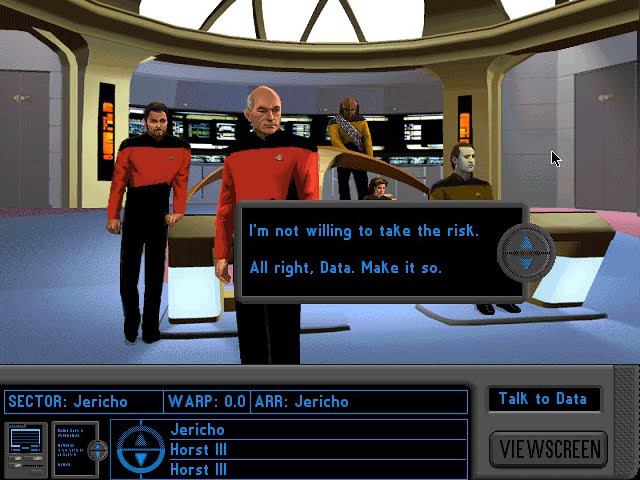
Task: Select Jericho in the destination list
Action: click(x=197, y=430)
